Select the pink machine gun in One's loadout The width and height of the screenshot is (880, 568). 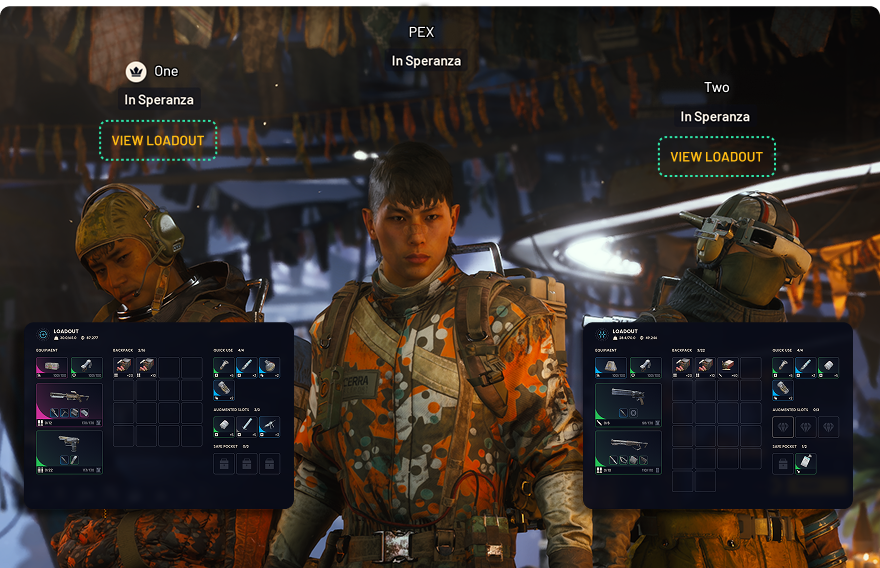click(x=69, y=403)
